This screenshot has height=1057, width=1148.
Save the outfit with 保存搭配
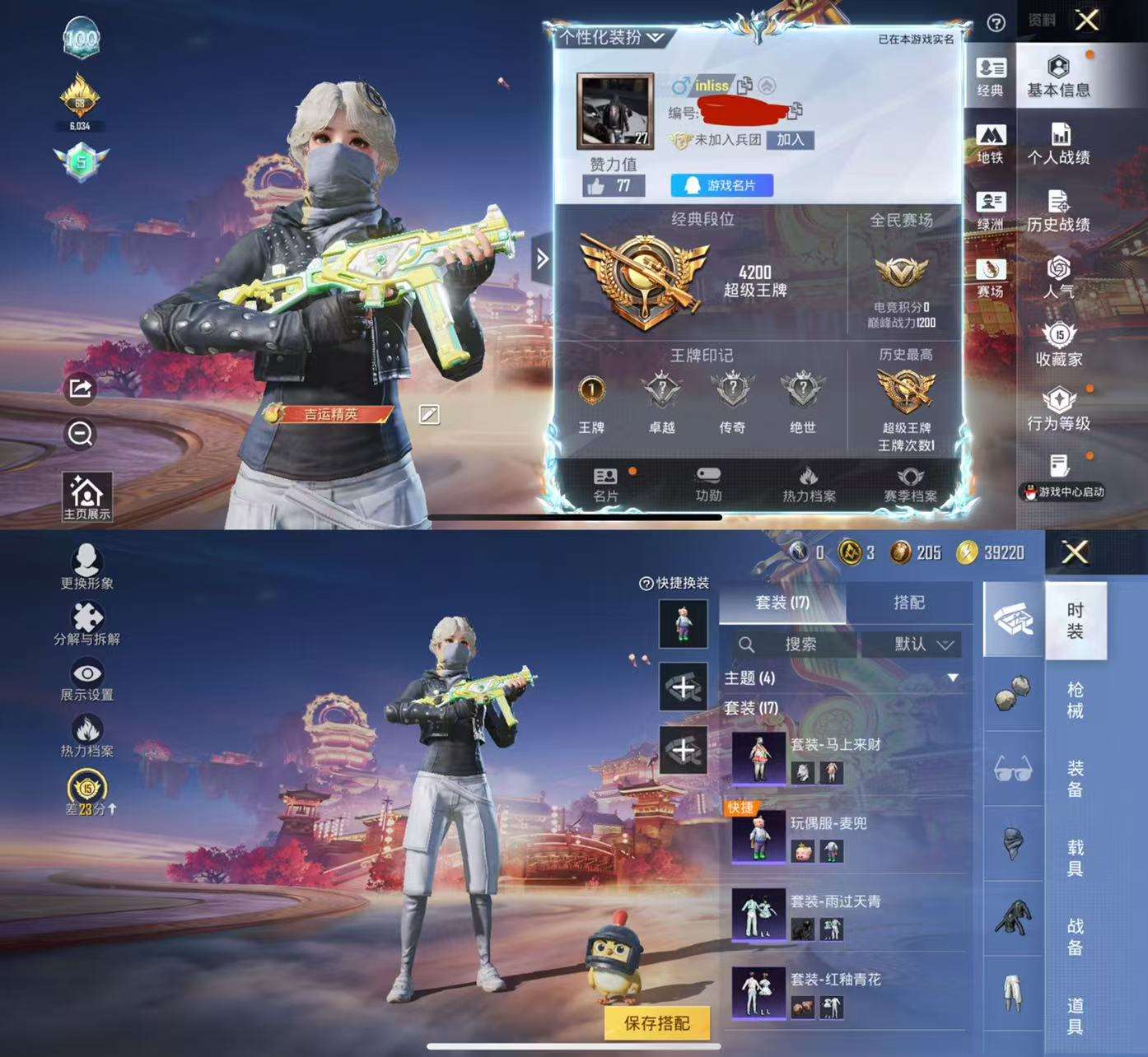click(656, 1023)
